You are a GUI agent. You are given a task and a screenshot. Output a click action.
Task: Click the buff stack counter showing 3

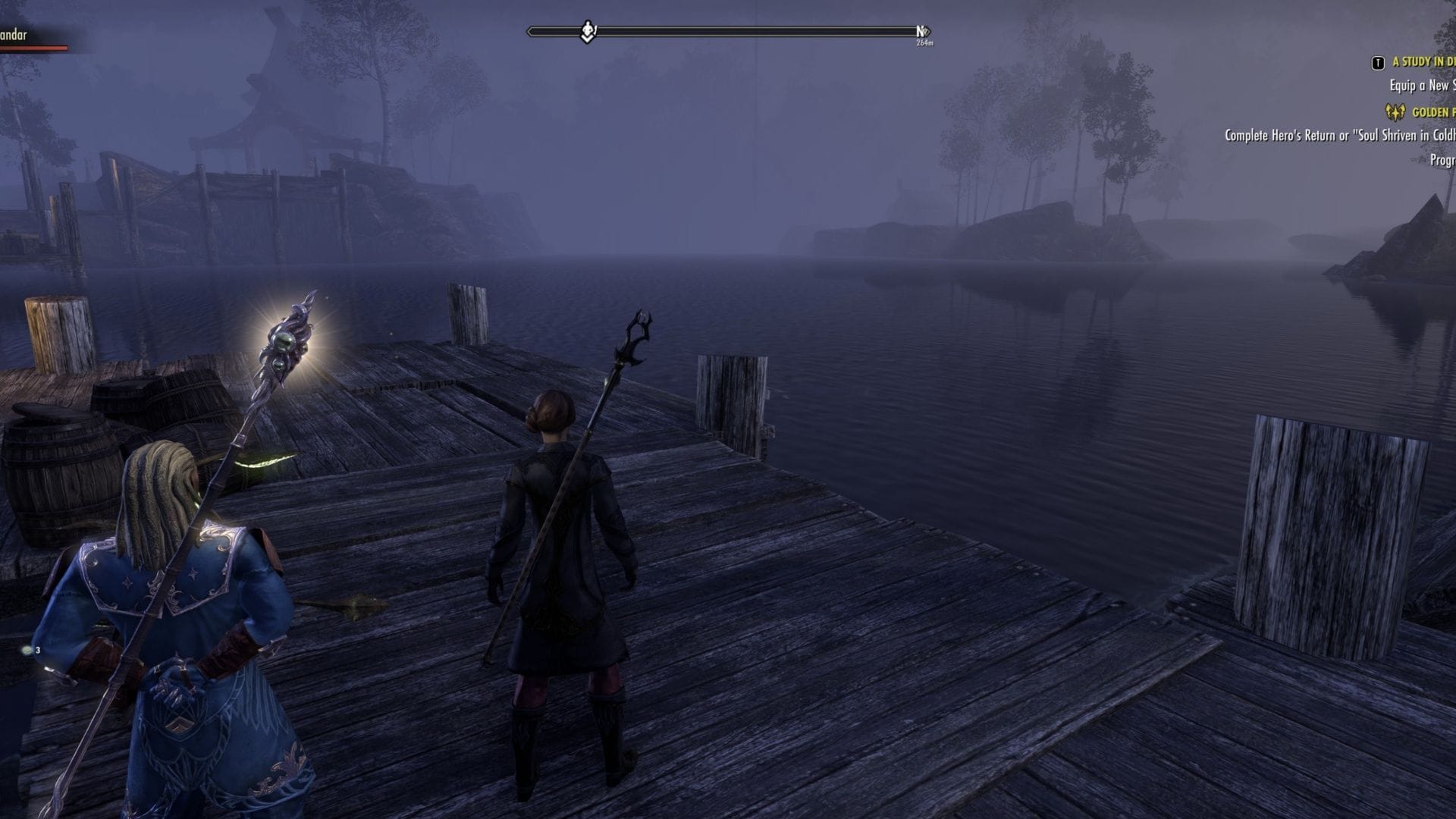[38, 650]
